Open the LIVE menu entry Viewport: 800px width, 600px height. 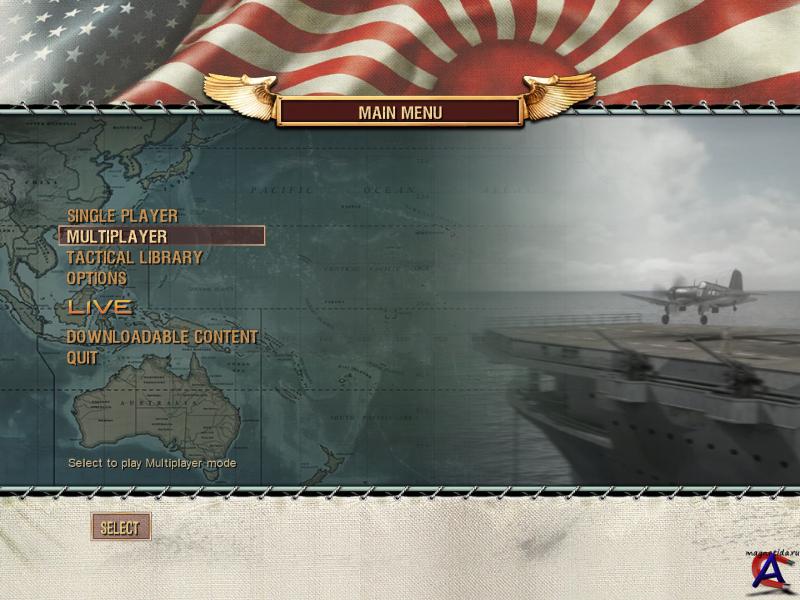99,306
